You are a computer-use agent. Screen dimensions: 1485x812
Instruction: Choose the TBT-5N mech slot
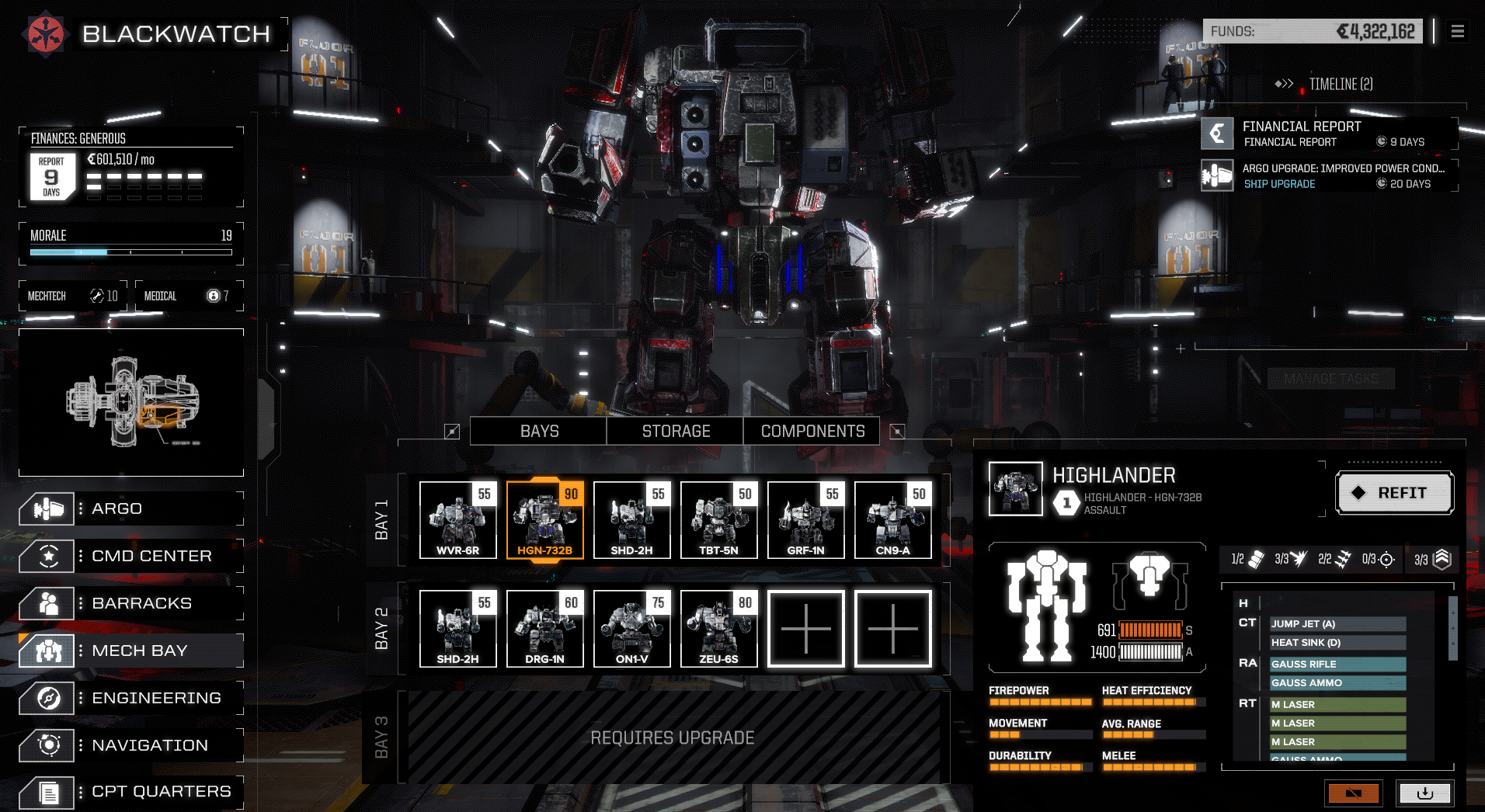(719, 520)
